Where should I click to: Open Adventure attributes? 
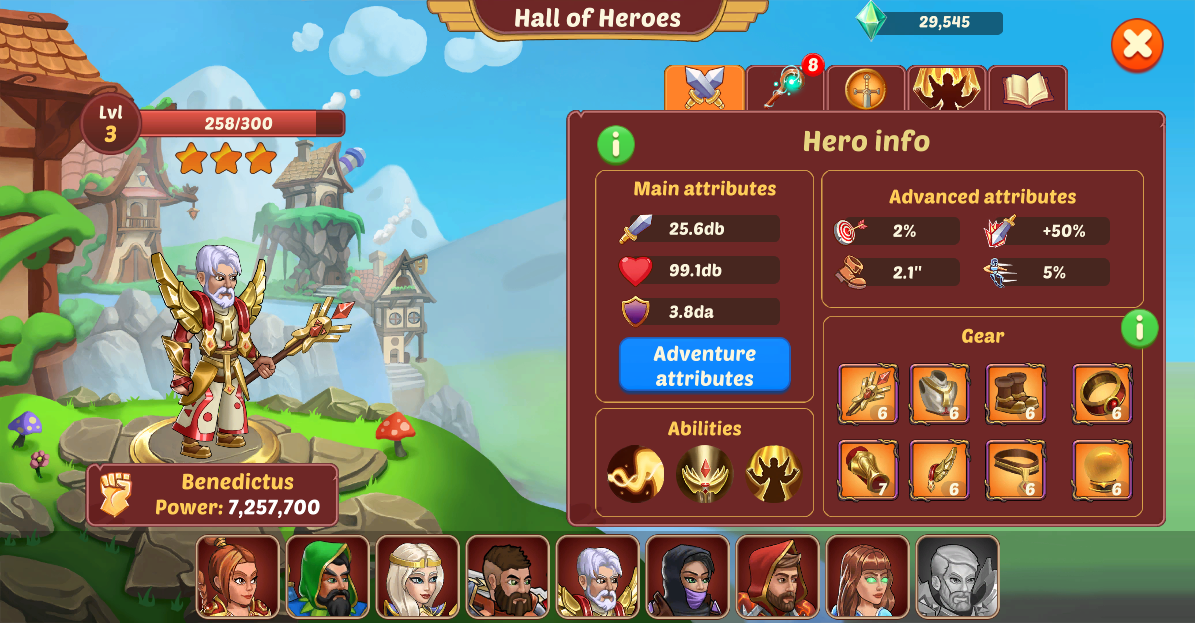click(x=704, y=366)
